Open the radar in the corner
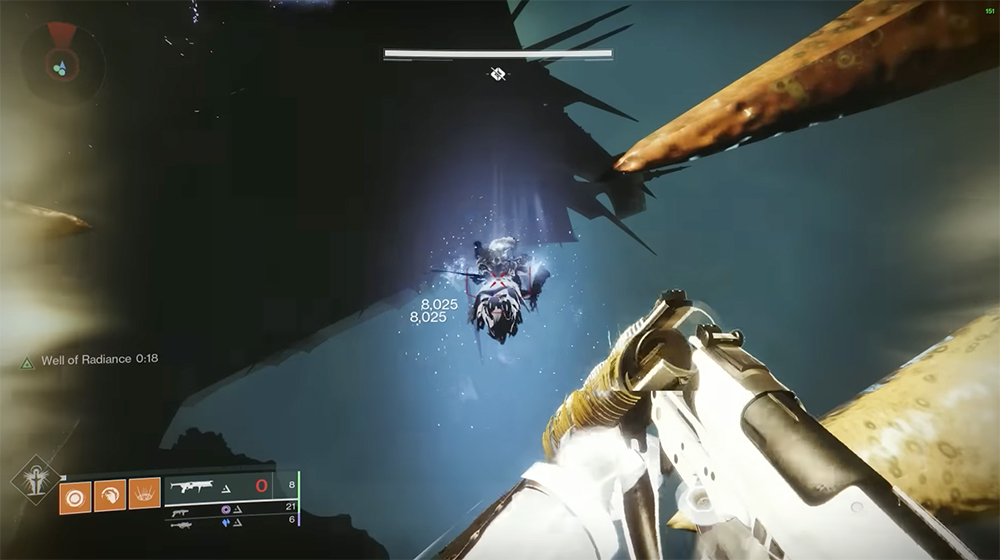Screen dimensions: 1000x560 point(61,63)
